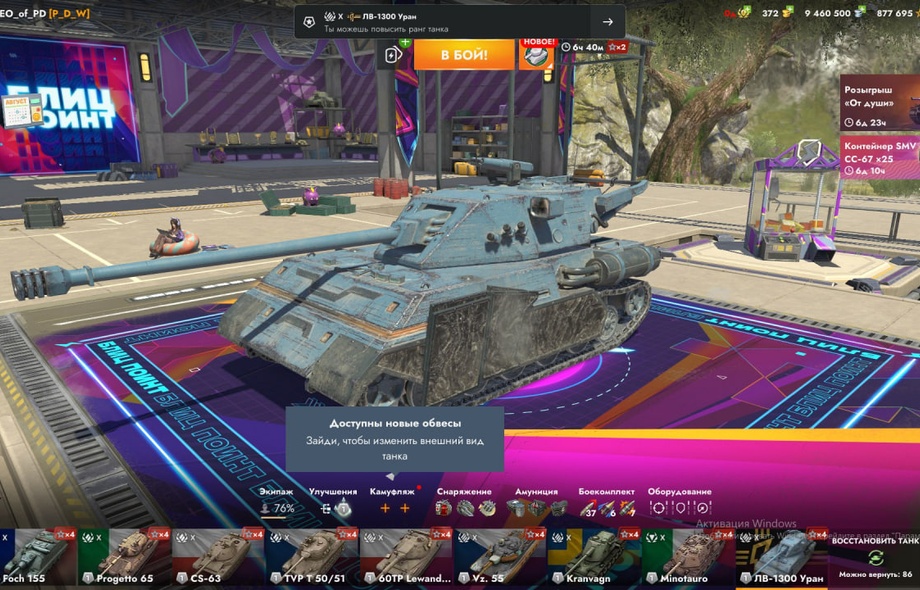
Task: Select the Kranvagn tank
Action: tap(594, 557)
